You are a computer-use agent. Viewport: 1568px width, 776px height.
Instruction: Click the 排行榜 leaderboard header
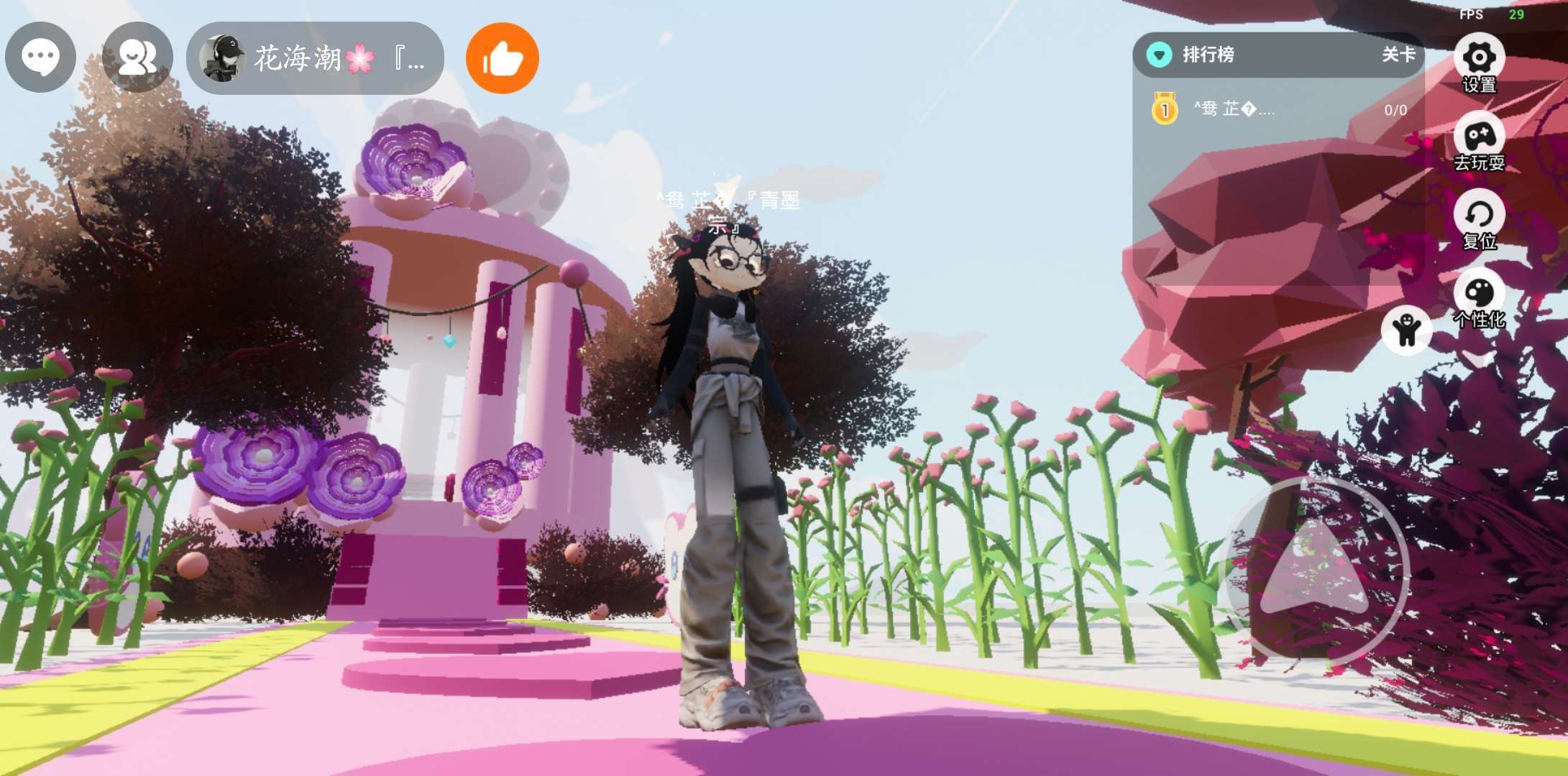click(x=1208, y=55)
